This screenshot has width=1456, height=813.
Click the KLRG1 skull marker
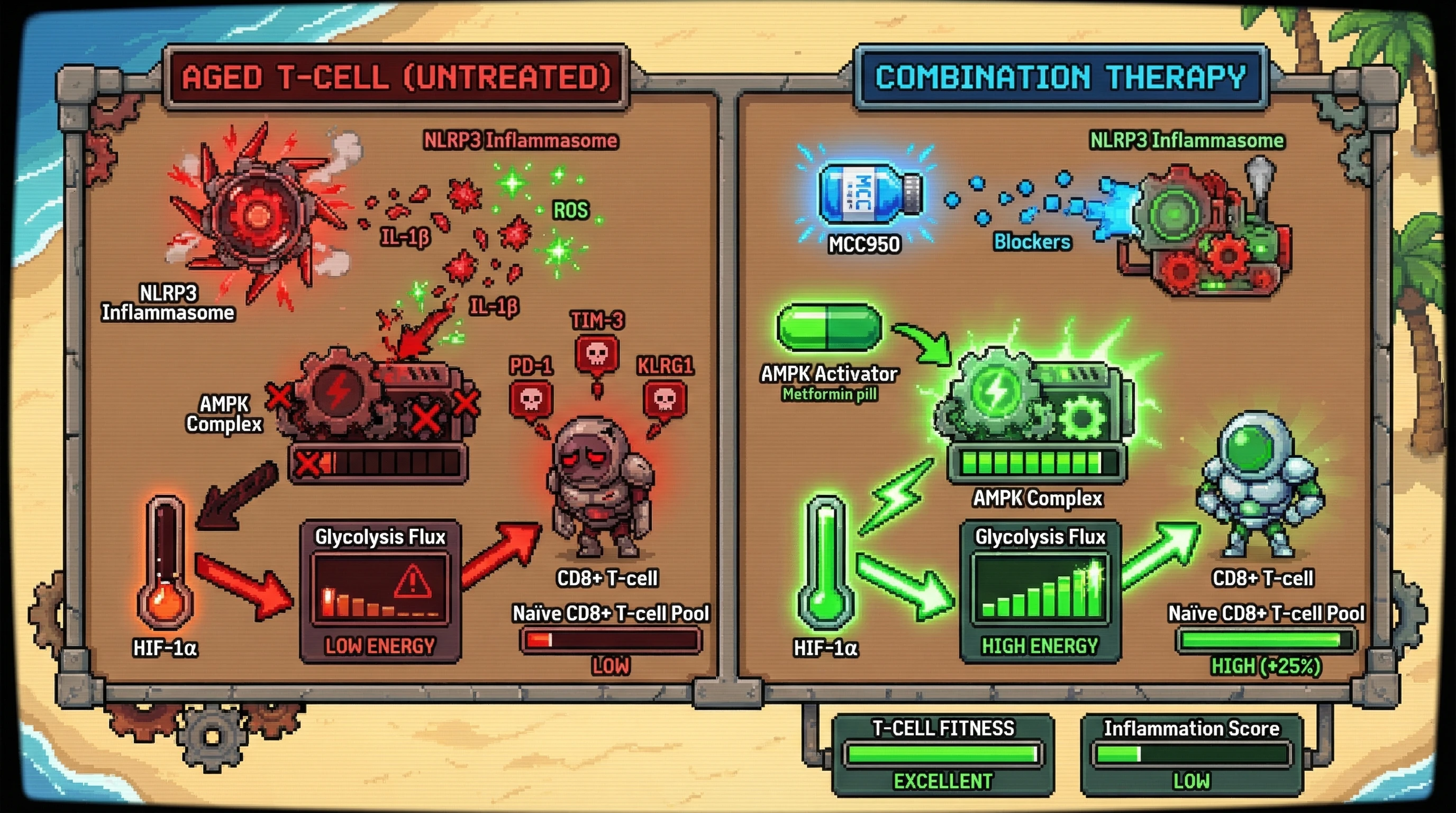[x=665, y=400]
